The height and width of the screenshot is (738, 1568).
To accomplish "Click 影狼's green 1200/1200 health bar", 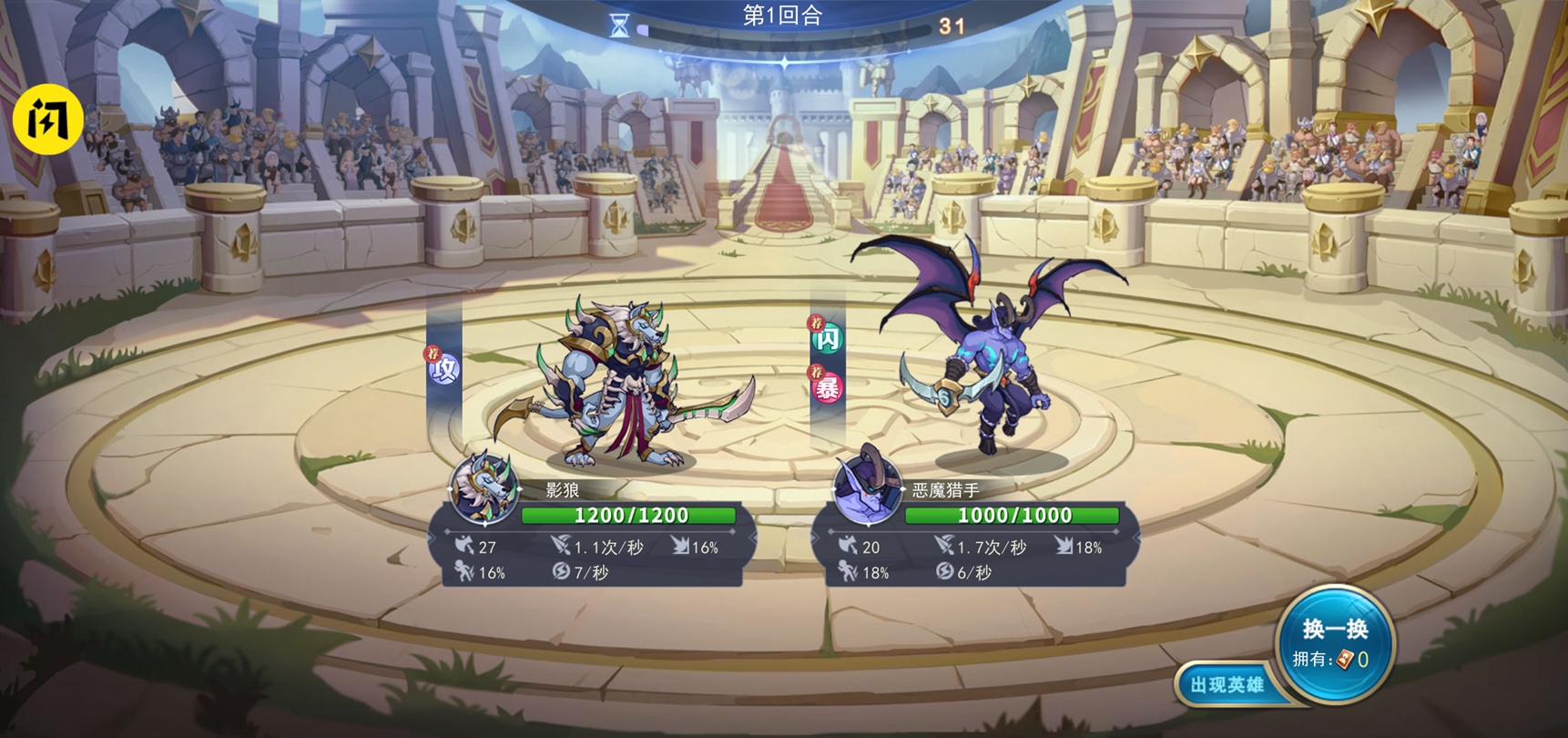I will click(626, 515).
